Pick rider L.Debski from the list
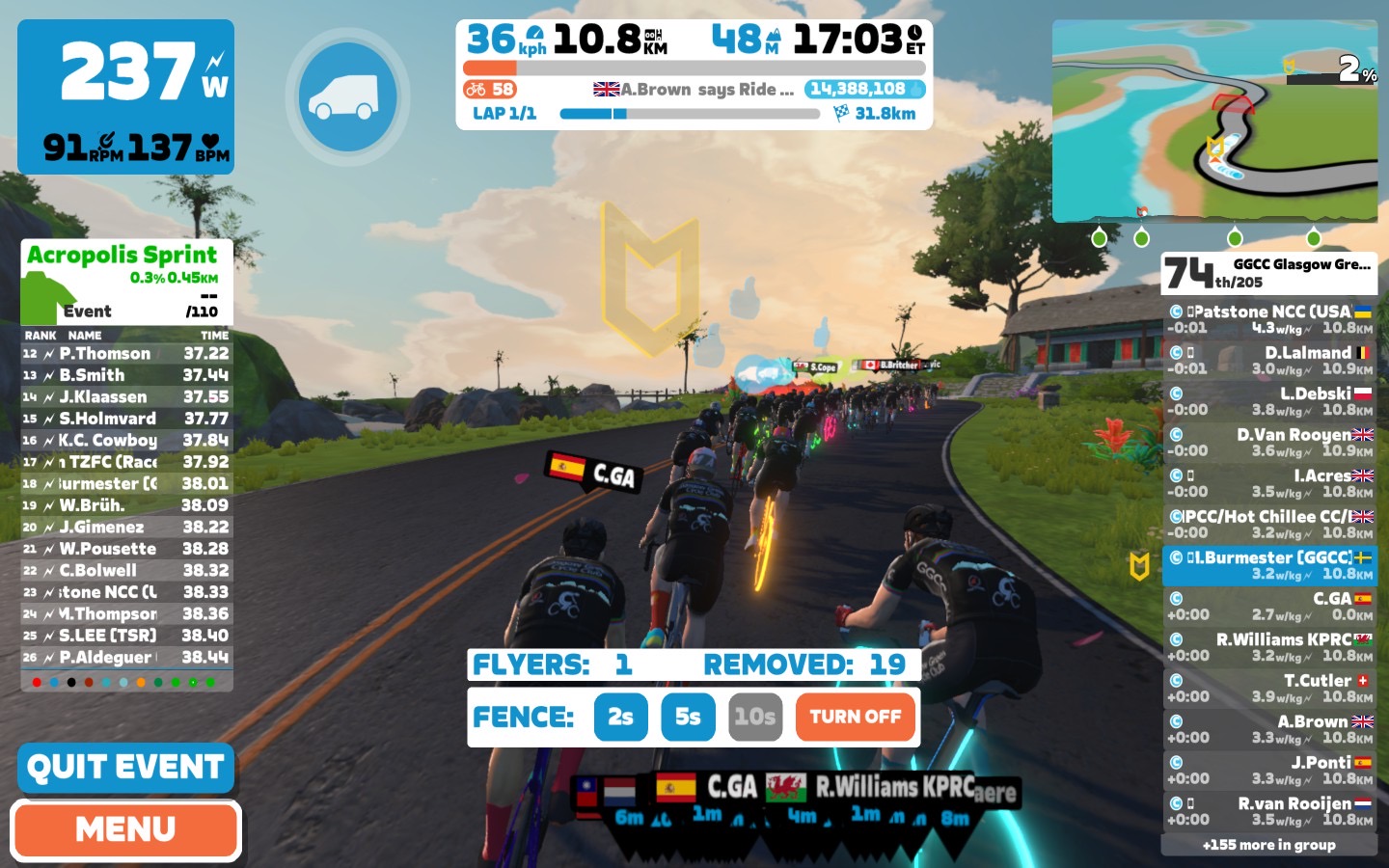Screen dimensions: 1389x868 point(1268,401)
